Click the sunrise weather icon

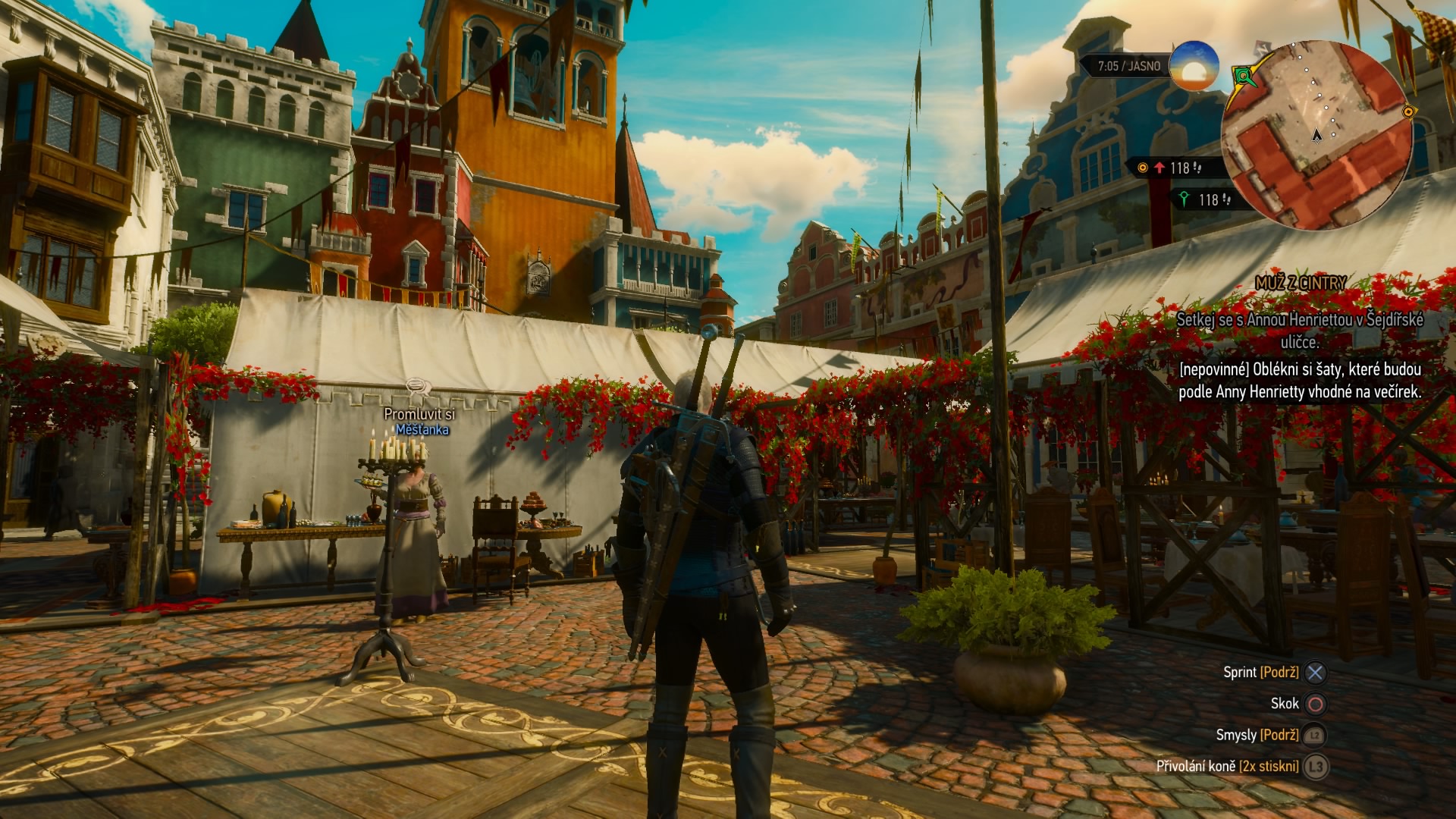[1194, 66]
